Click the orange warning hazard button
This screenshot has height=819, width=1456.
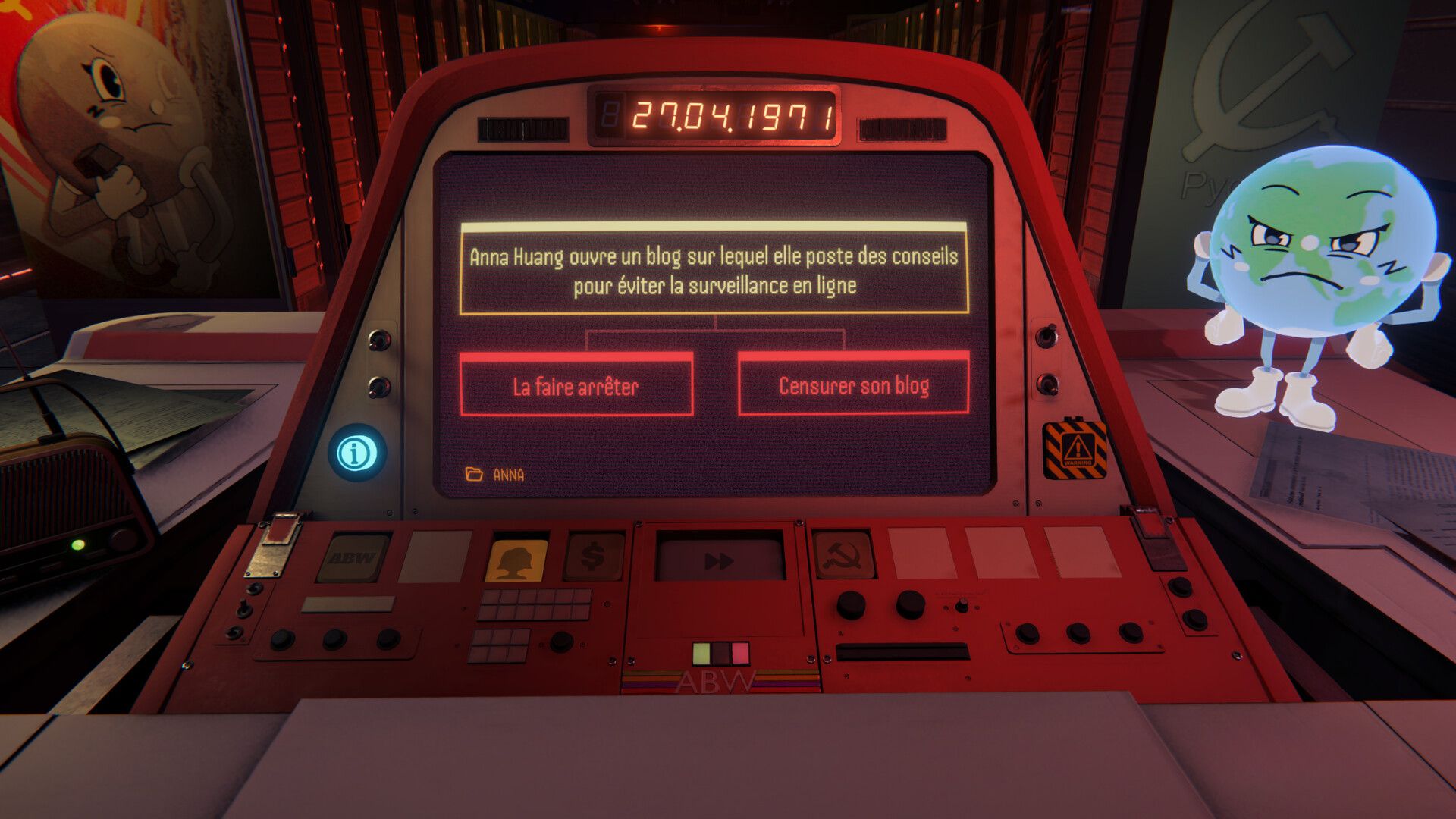[x=1075, y=448]
